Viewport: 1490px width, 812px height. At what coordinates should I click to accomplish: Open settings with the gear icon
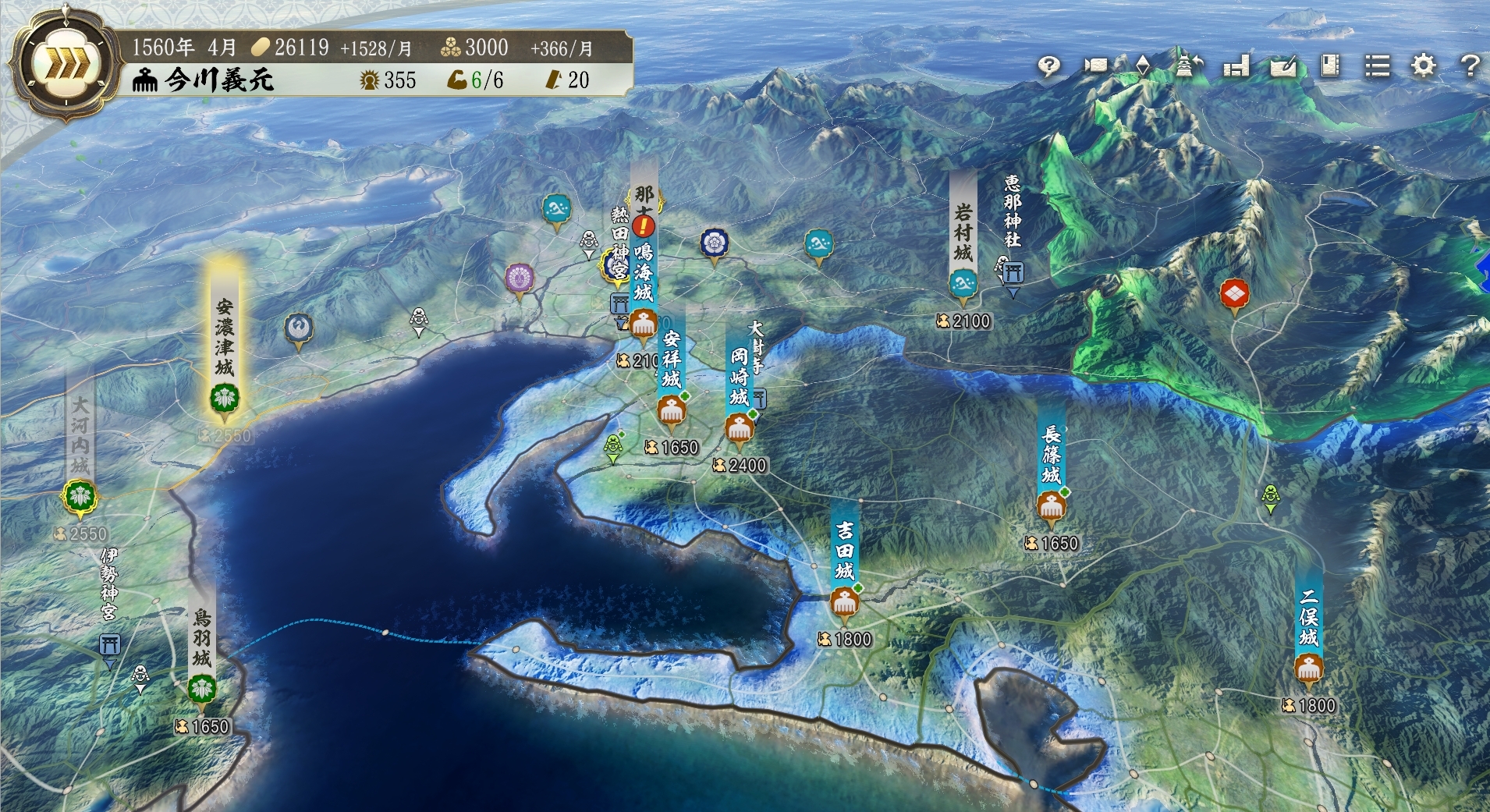coord(1424,66)
